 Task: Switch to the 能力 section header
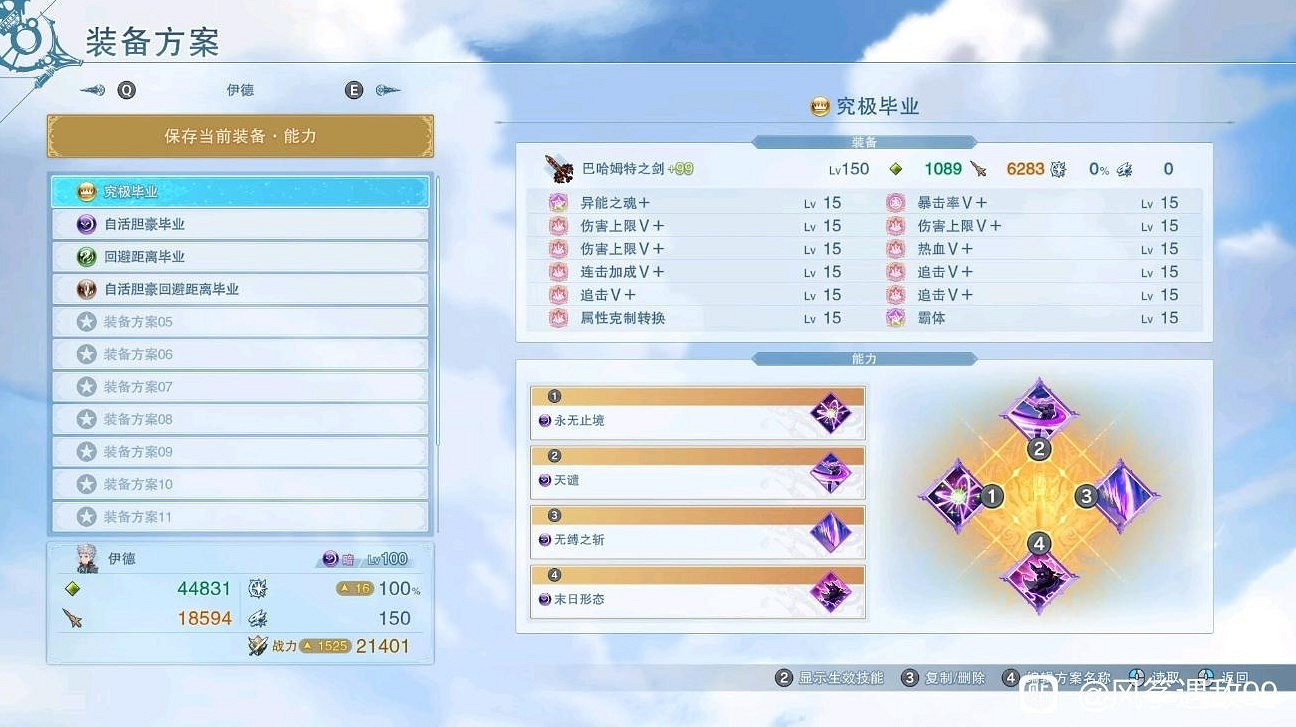coord(864,358)
